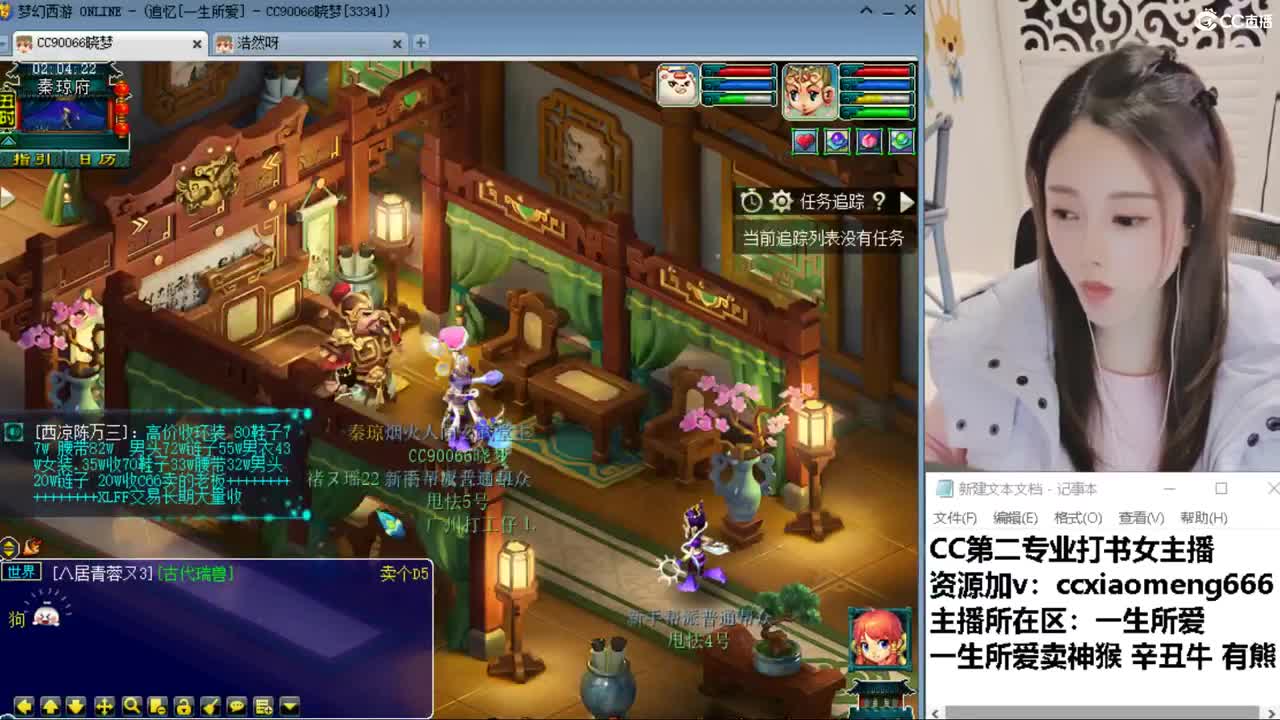Screen dimensions: 1280x720
Task: Click the question mark on the 任务追踪 panel
Action: [x=879, y=201]
